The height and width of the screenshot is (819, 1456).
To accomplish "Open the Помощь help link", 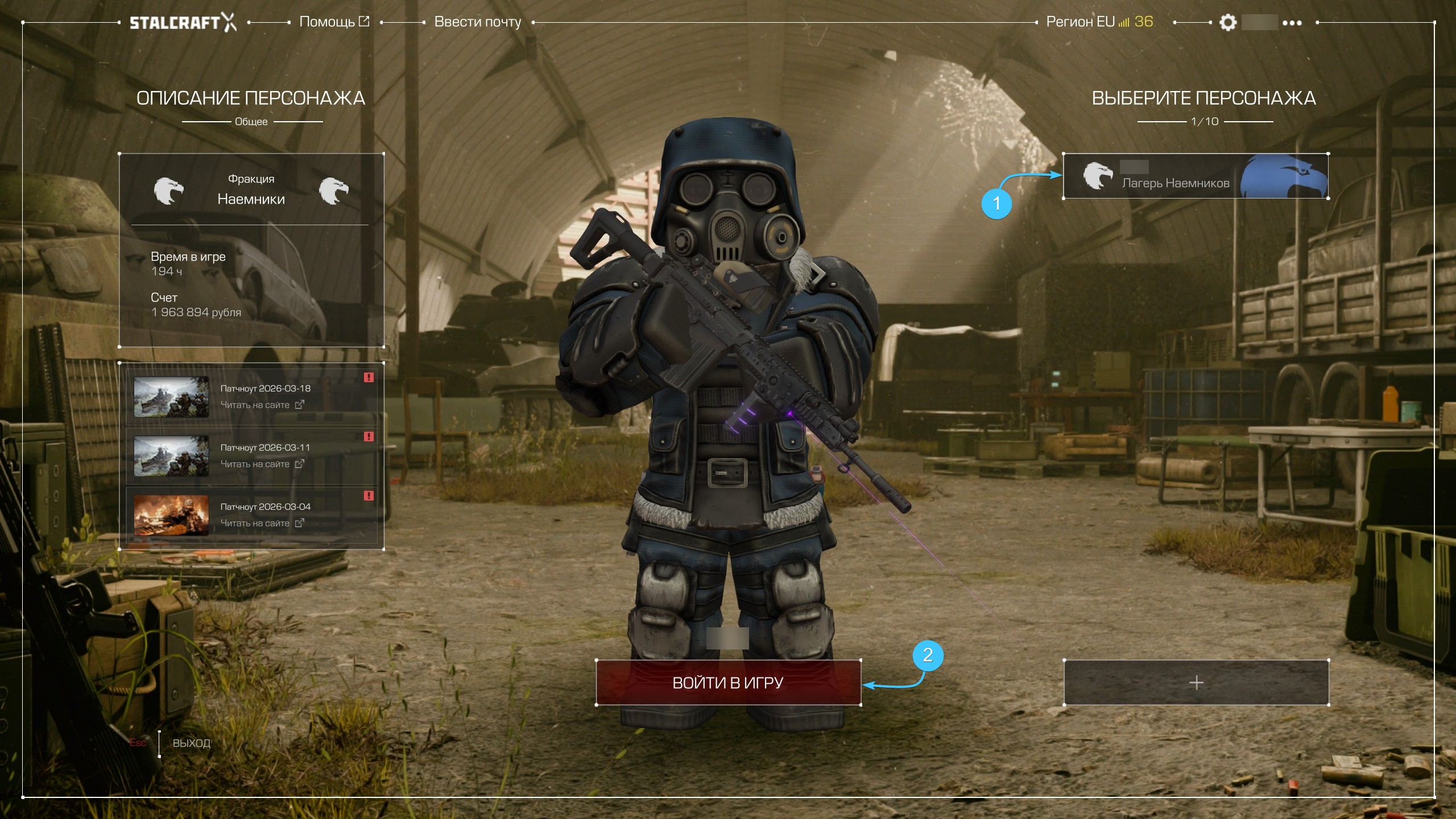I will tap(334, 22).
